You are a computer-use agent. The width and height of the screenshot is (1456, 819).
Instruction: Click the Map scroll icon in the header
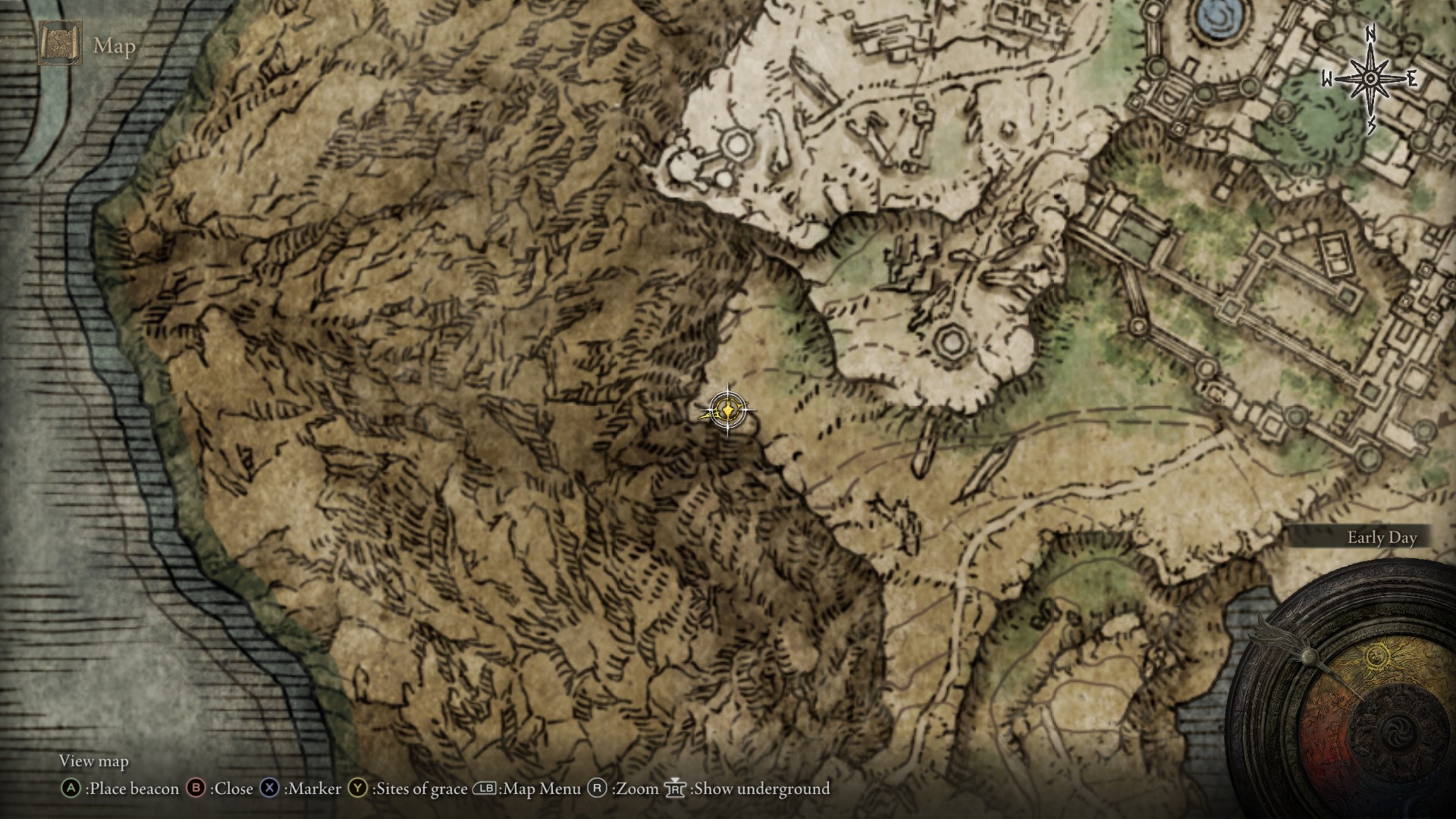pos(61,44)
